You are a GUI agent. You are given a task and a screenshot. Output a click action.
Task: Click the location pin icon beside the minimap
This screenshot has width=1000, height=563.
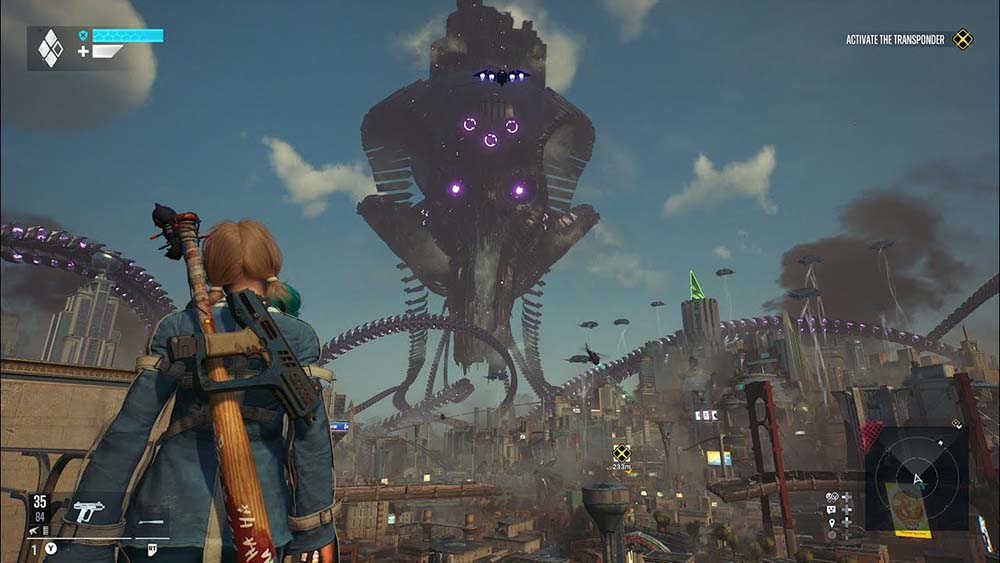pyautogui.click(x=831, y=522)
